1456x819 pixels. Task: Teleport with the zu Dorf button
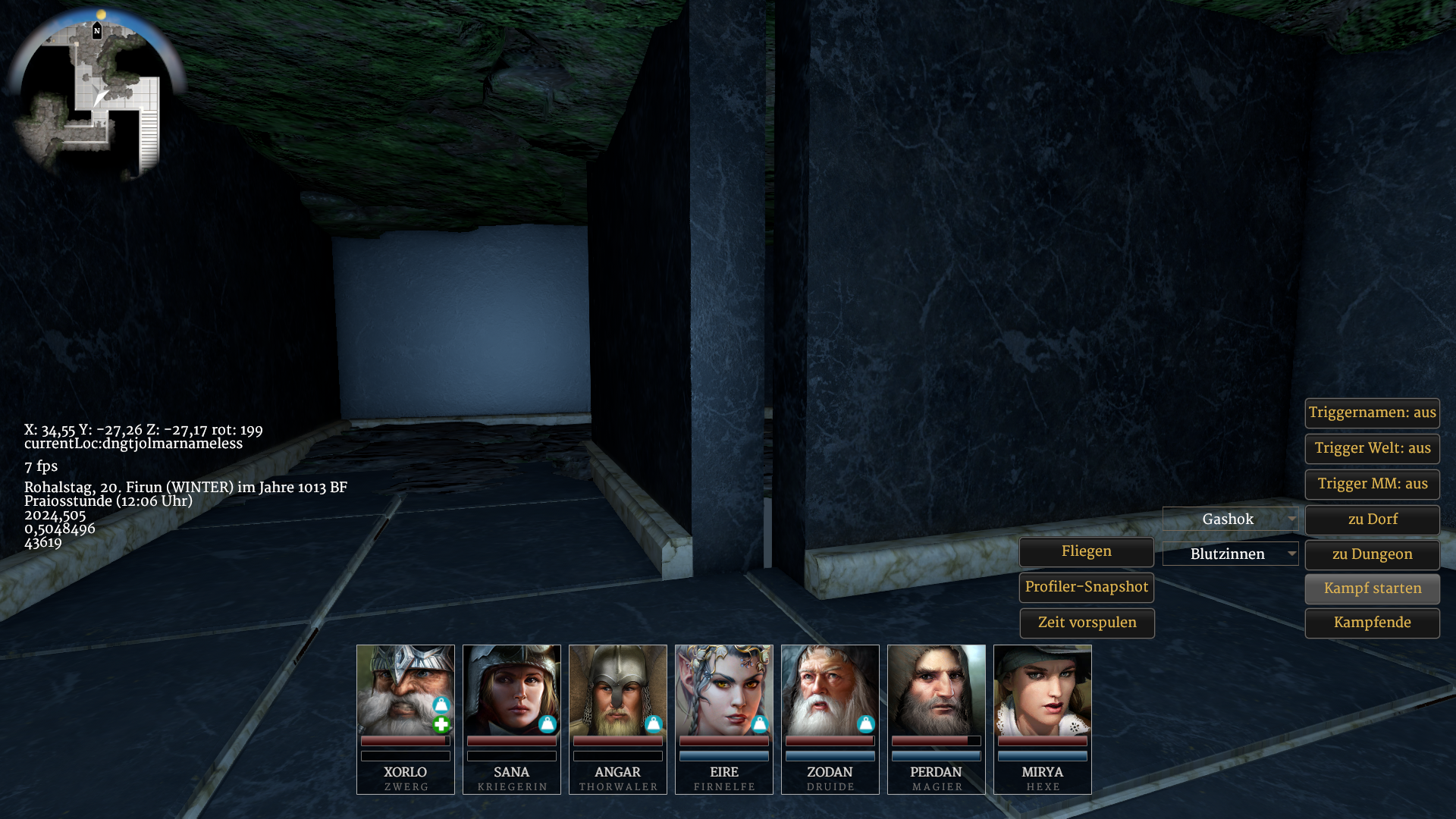1372,520
